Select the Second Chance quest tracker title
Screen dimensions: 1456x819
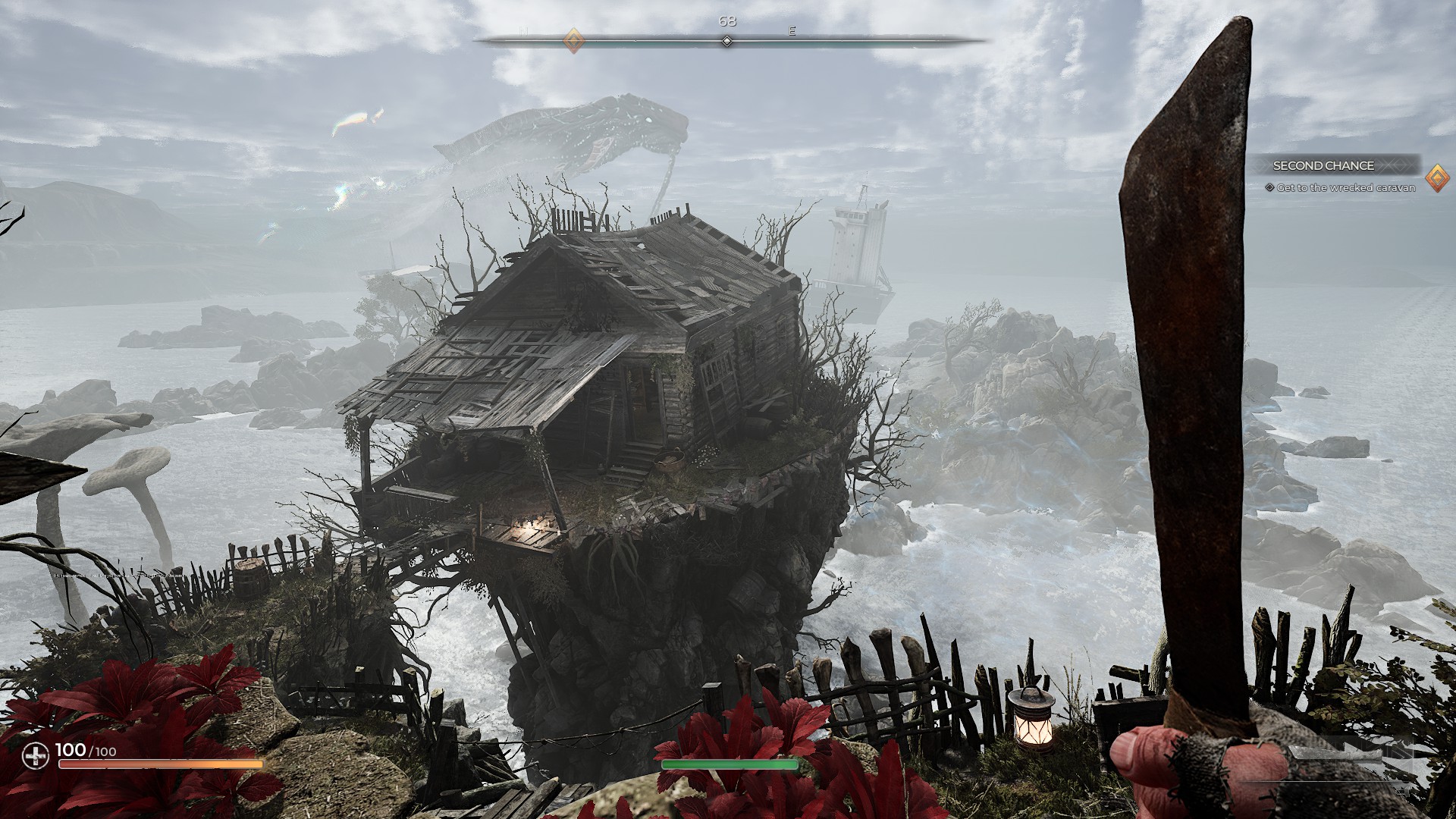point(1323,165)
